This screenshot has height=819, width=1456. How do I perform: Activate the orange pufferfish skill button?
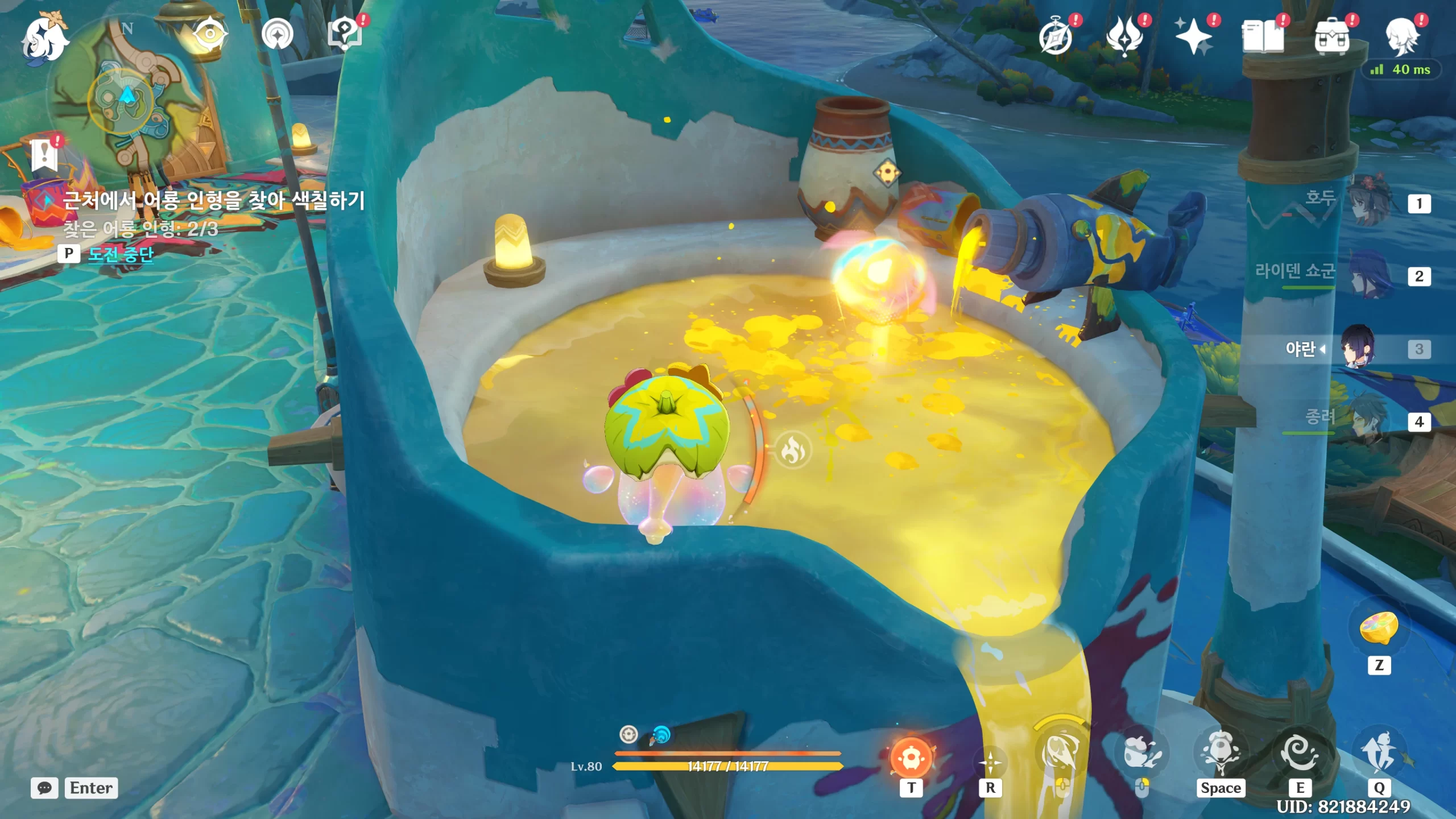(x=911, y=758)
